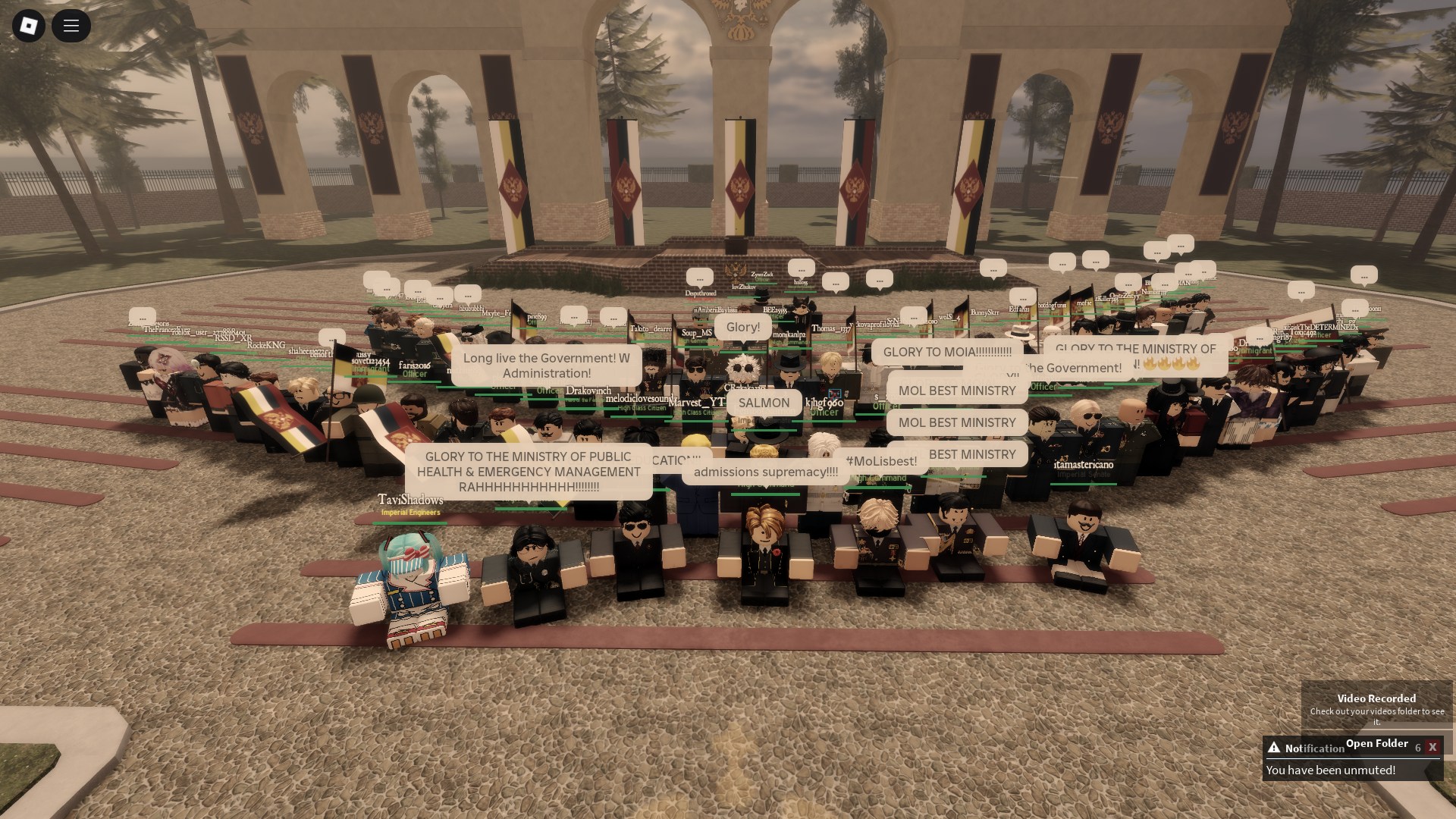Screen dimensions: 1456x819
Task: Open the Roblox logo menu
Action: tap(29, 27)
